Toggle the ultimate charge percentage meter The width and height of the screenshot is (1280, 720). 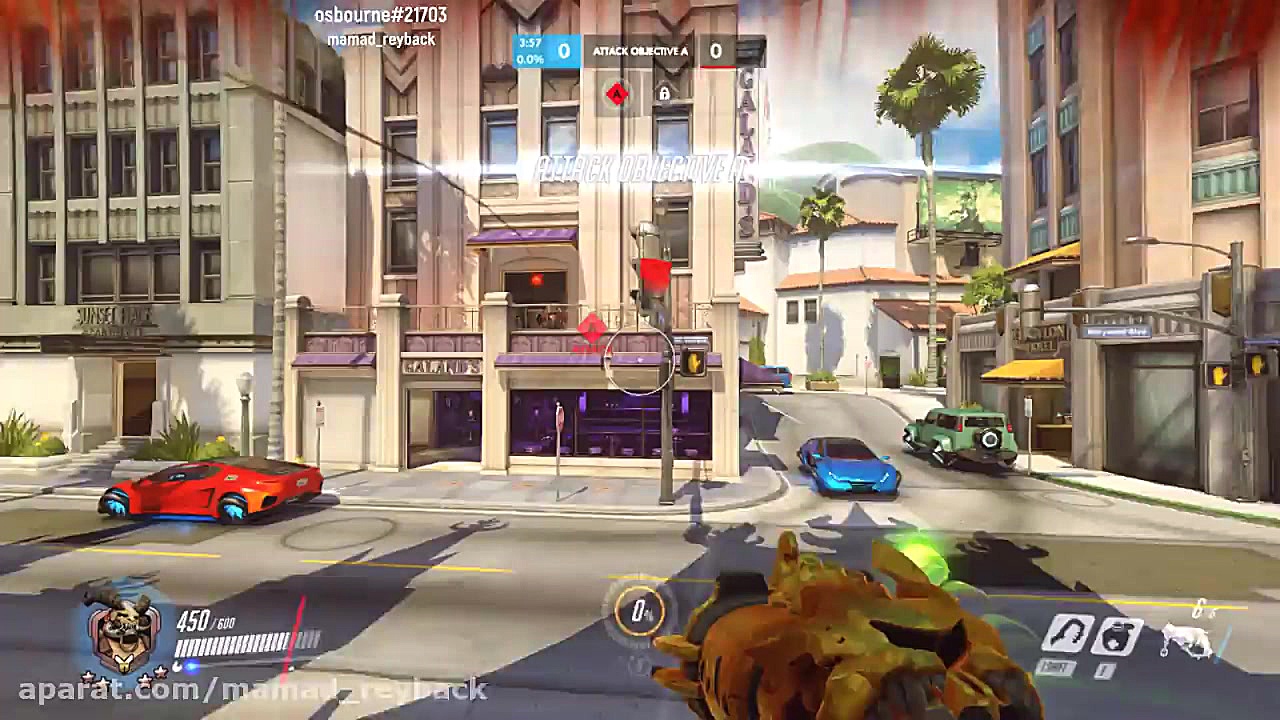[640, 613]
